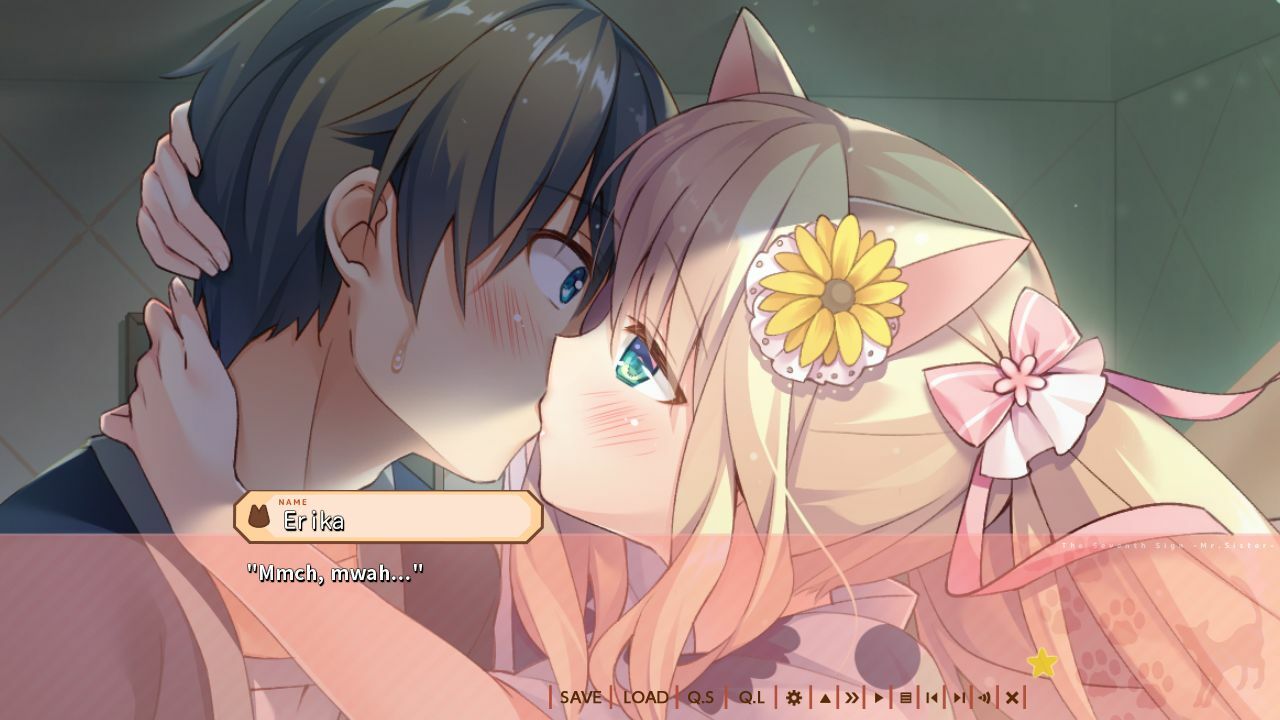The width and height of the screenshot is (1280, 720).
Task: Click the message box to continue the scene
Action: 640,620
